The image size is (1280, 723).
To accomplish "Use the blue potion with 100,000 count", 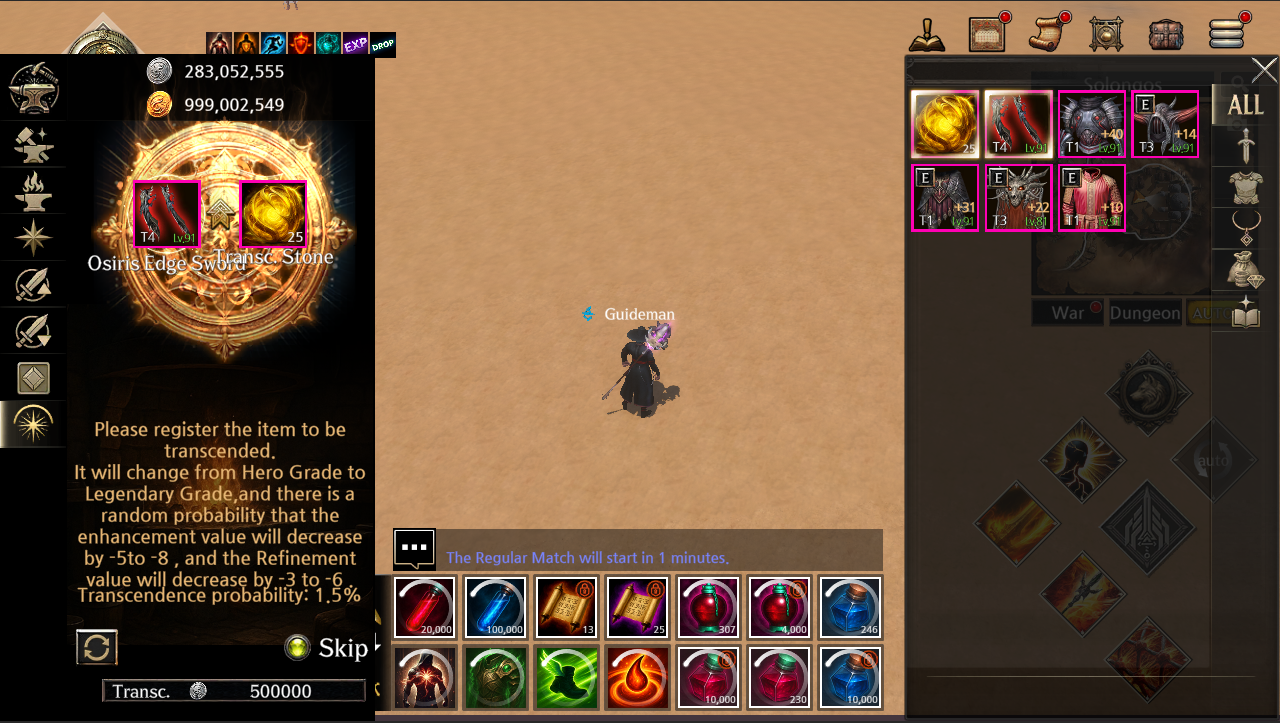I will (x=495, y=607).
